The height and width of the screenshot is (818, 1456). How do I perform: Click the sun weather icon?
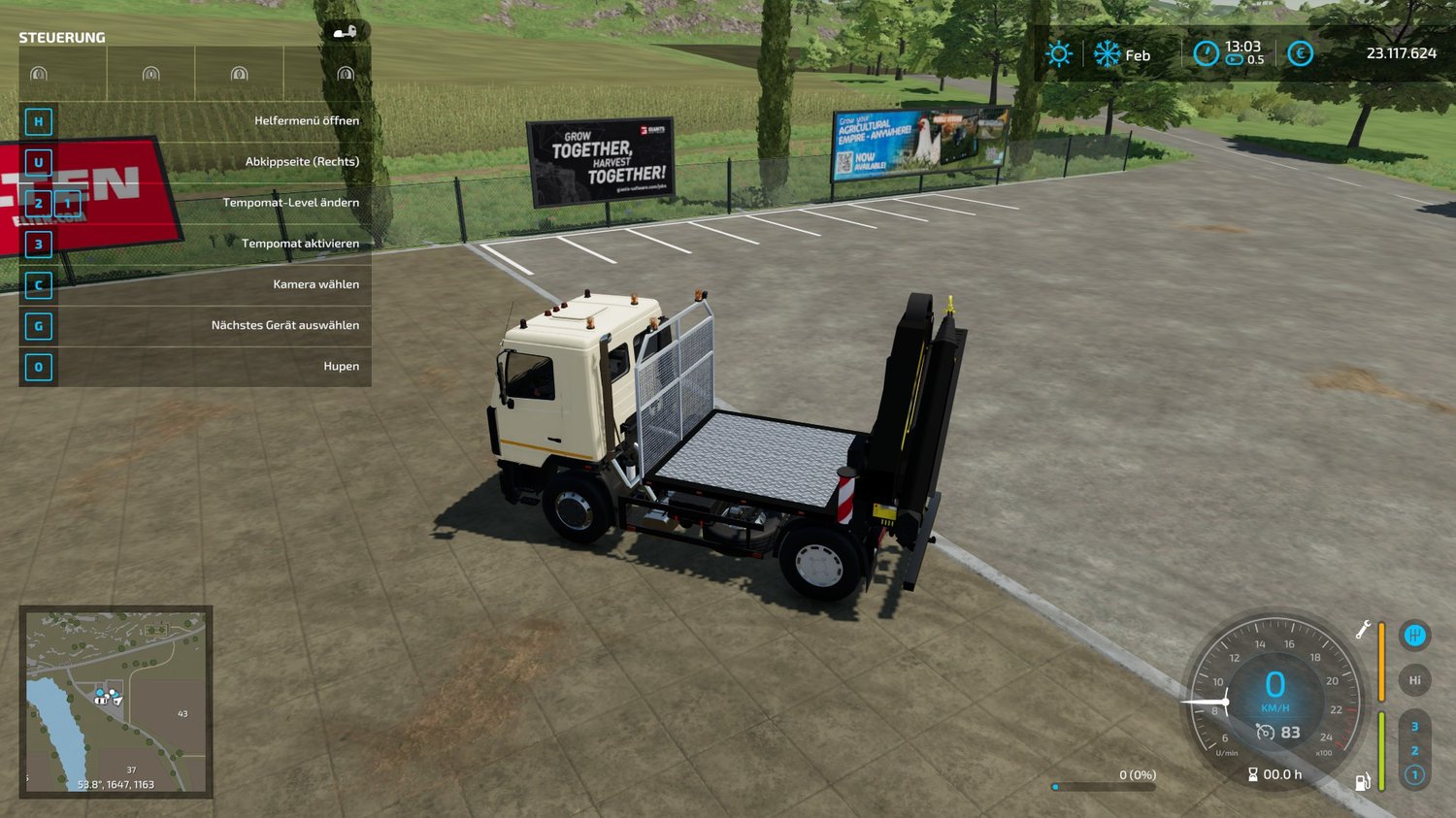coord(1058,54)
